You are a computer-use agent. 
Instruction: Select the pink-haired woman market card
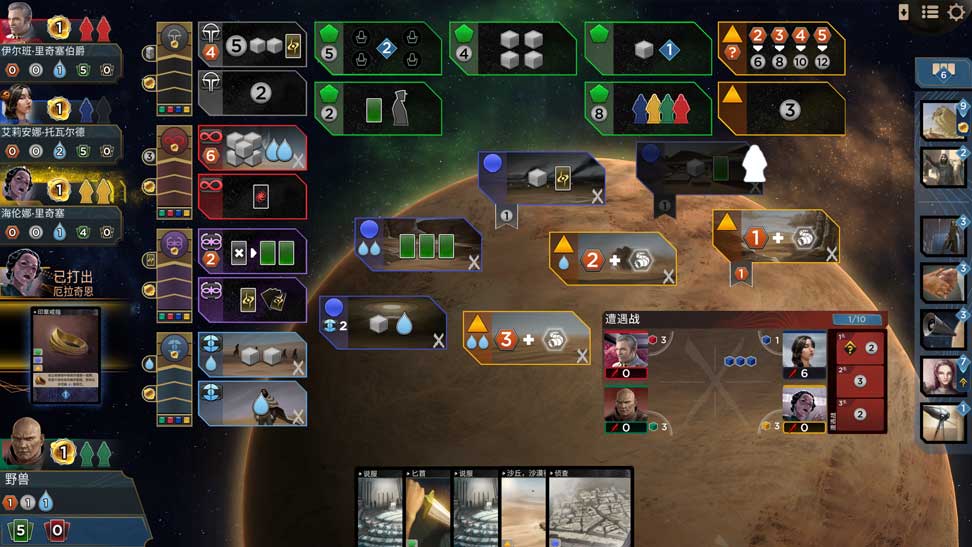coord(942,377)
